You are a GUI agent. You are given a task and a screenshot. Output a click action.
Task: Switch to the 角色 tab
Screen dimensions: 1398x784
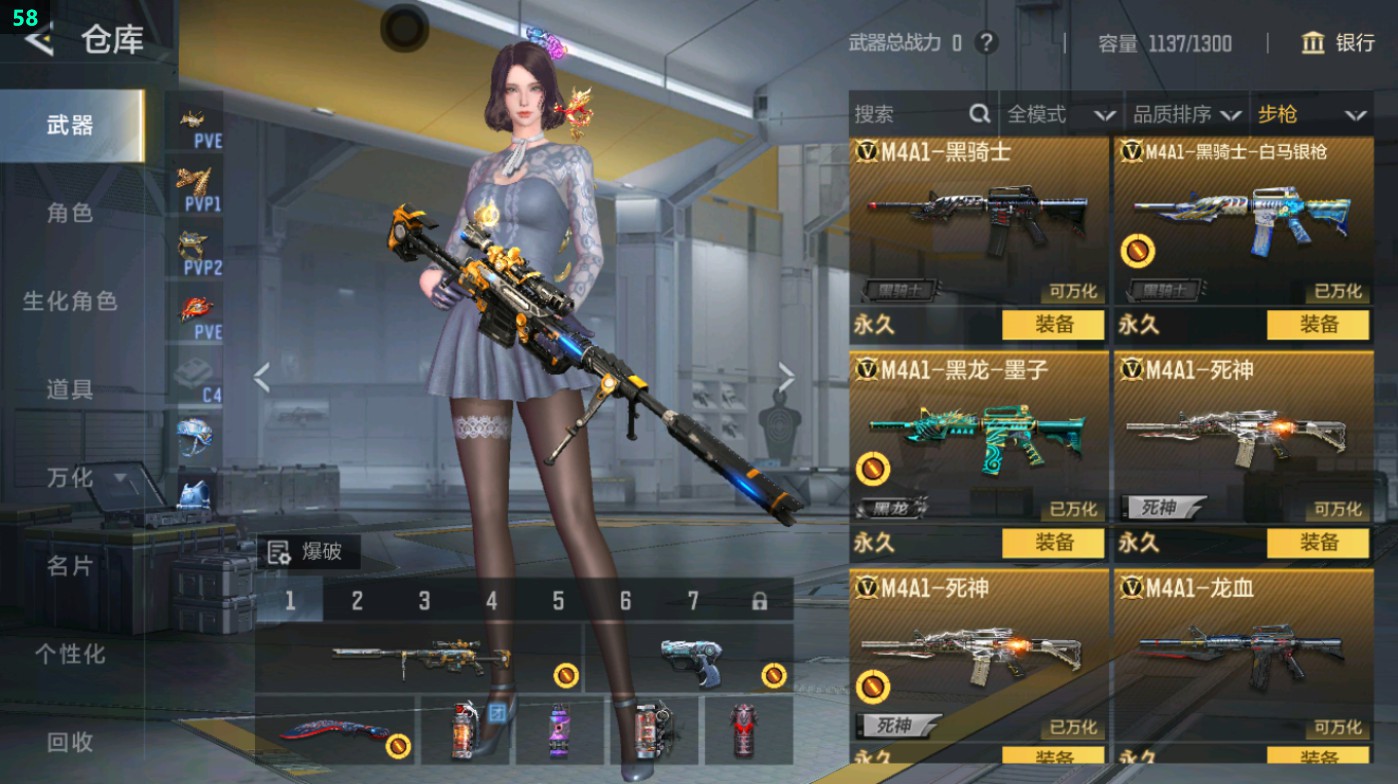(x=70, y=213)
